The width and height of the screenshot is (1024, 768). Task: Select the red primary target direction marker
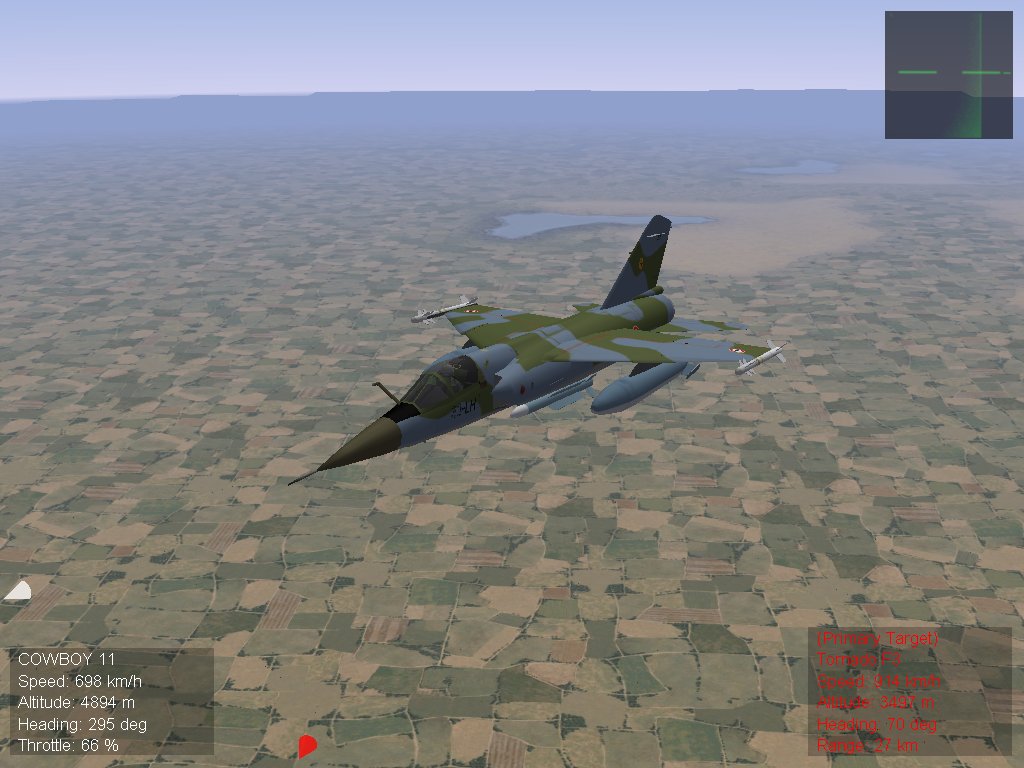tap(307, 745)
